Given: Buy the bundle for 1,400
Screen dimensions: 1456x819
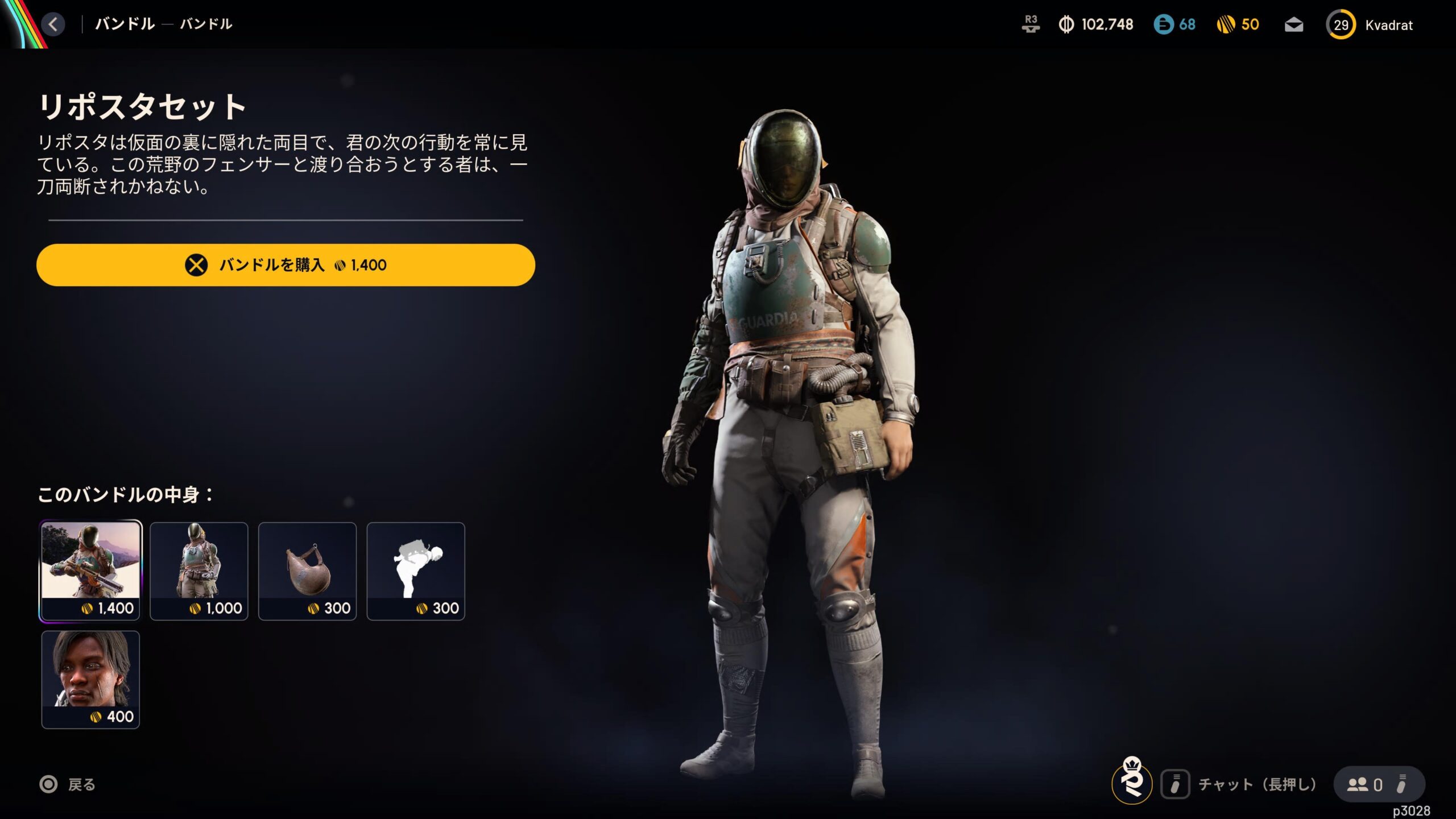Looking at the screenshot, I should [286, 265].
